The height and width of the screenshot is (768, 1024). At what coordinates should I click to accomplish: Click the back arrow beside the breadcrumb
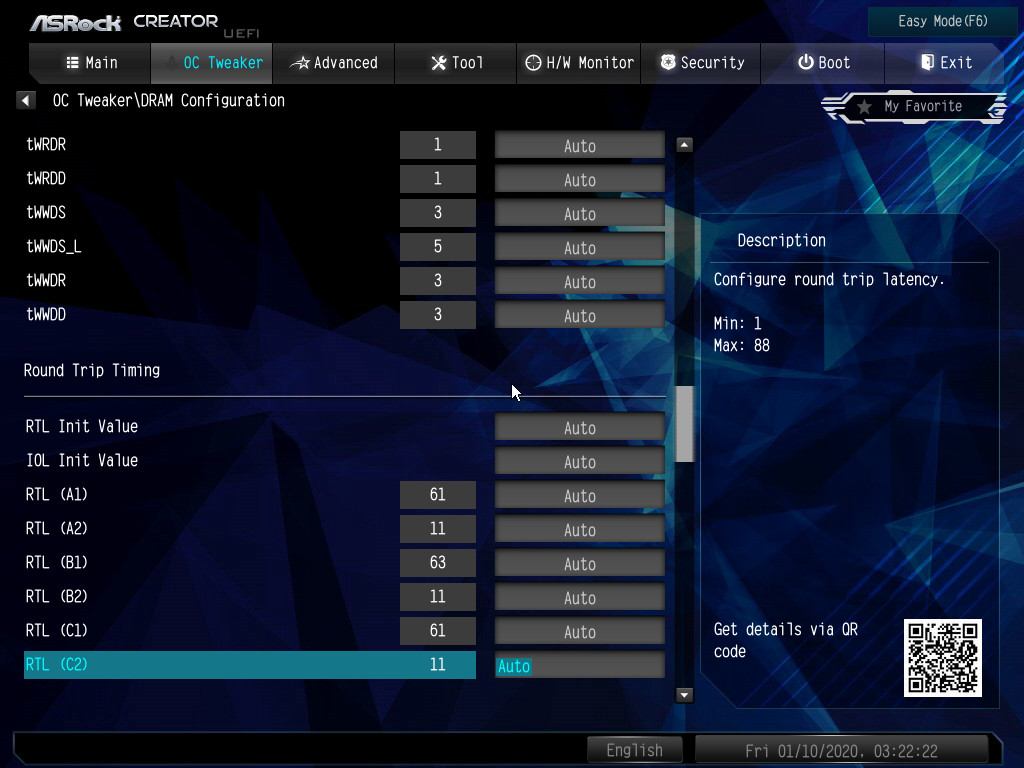pos(27,100)
